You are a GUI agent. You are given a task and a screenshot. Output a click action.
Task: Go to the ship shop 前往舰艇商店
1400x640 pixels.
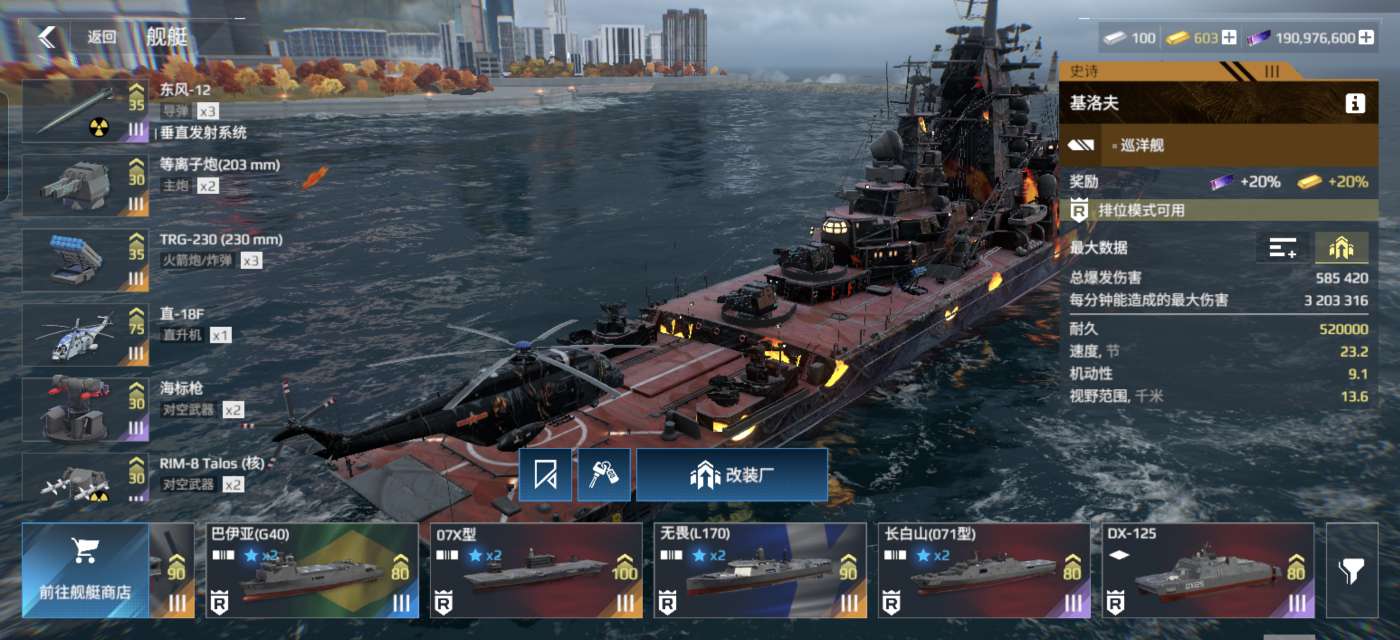(x=85, y=570)
